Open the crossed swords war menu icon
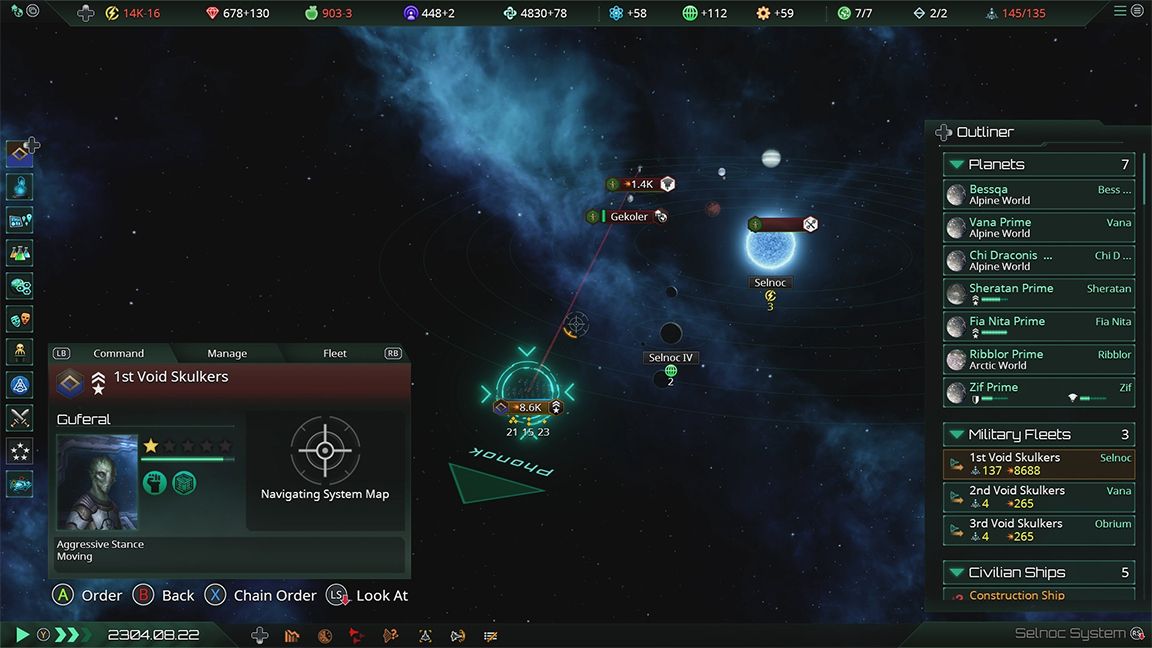 pyautogui.click(x=20, y=418)
